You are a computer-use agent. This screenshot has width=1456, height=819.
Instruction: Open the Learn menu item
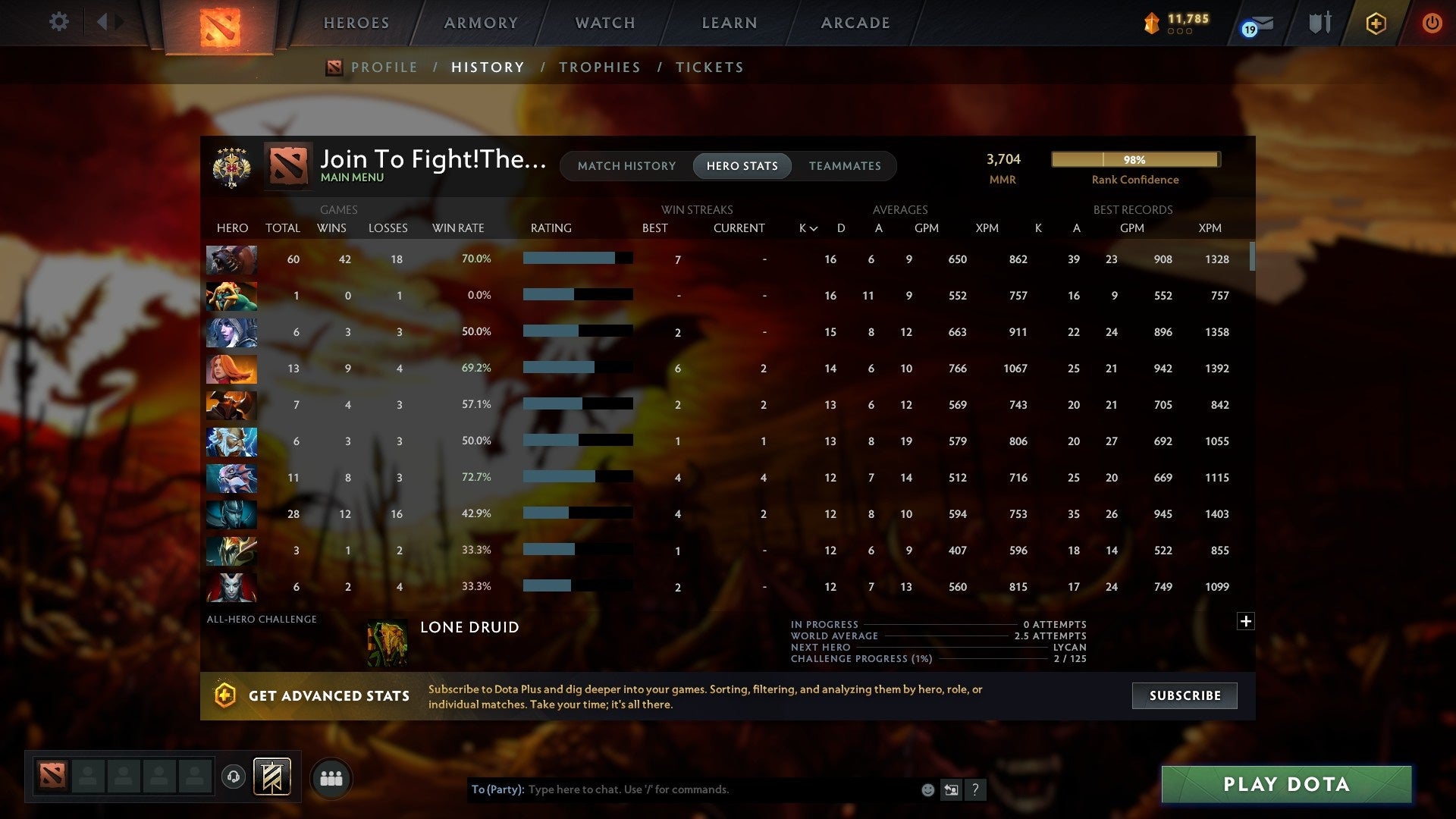(x=728, y=23)
